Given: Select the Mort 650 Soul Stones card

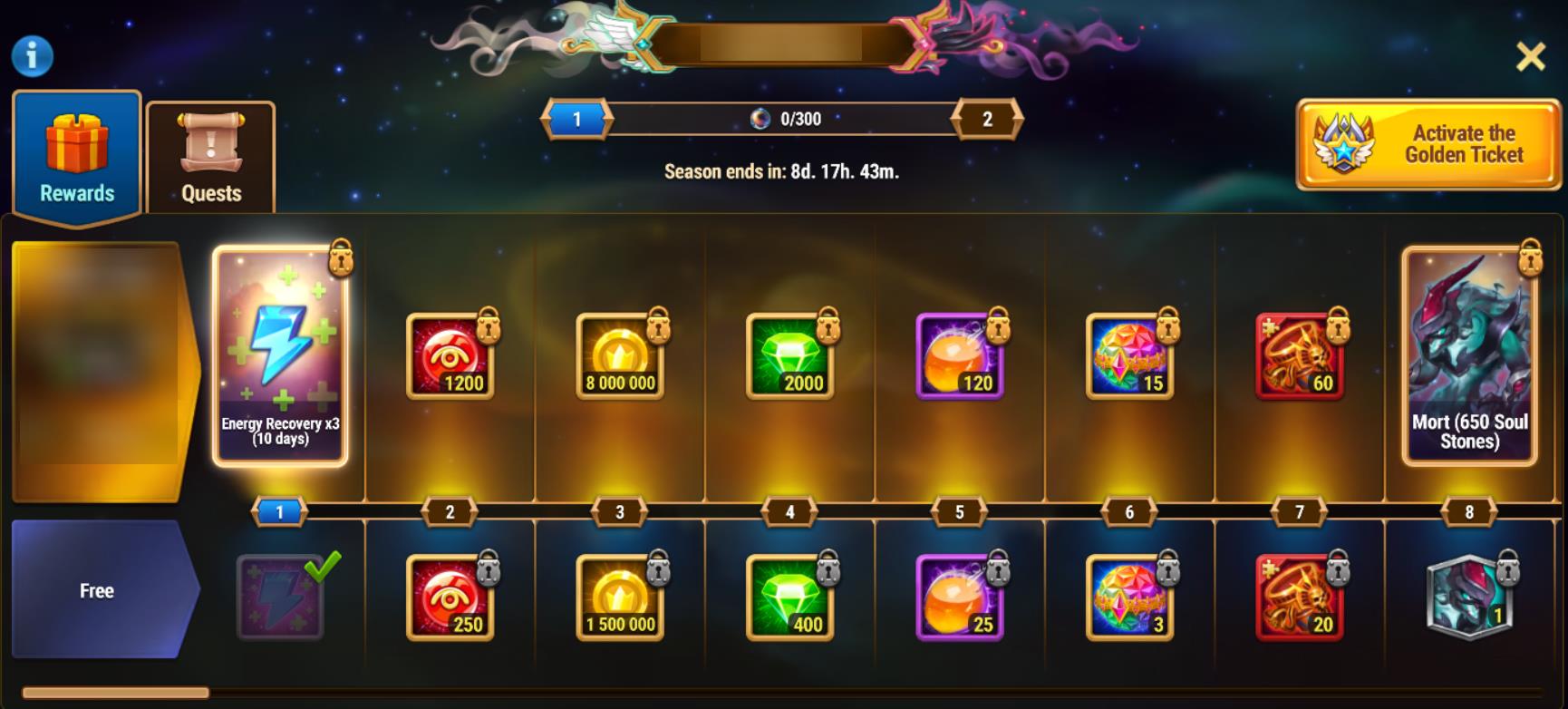Looking at the screenshot, I should [x=1469, y=356].
